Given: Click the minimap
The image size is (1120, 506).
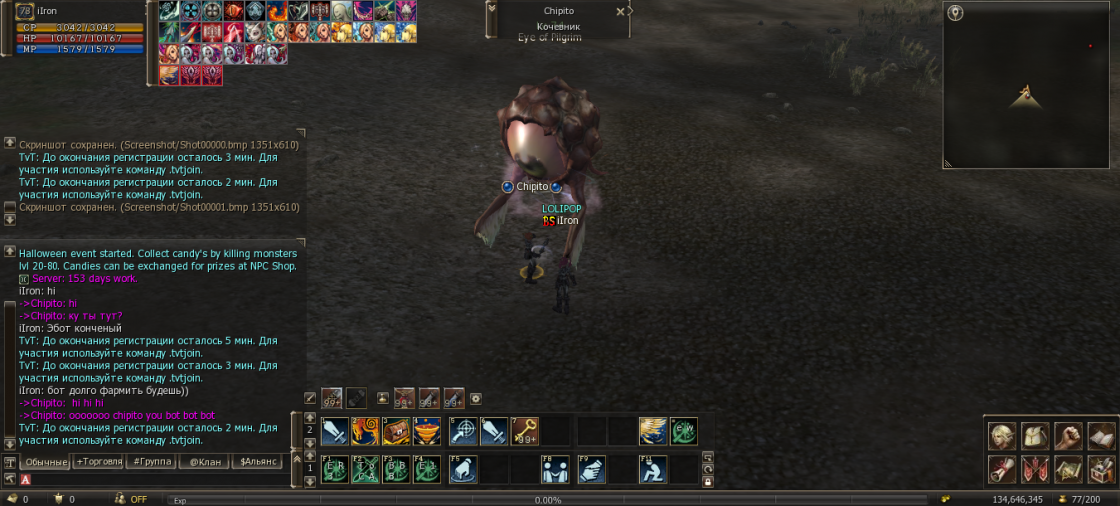Looking at the screenshot, I should pos(1028,85).
